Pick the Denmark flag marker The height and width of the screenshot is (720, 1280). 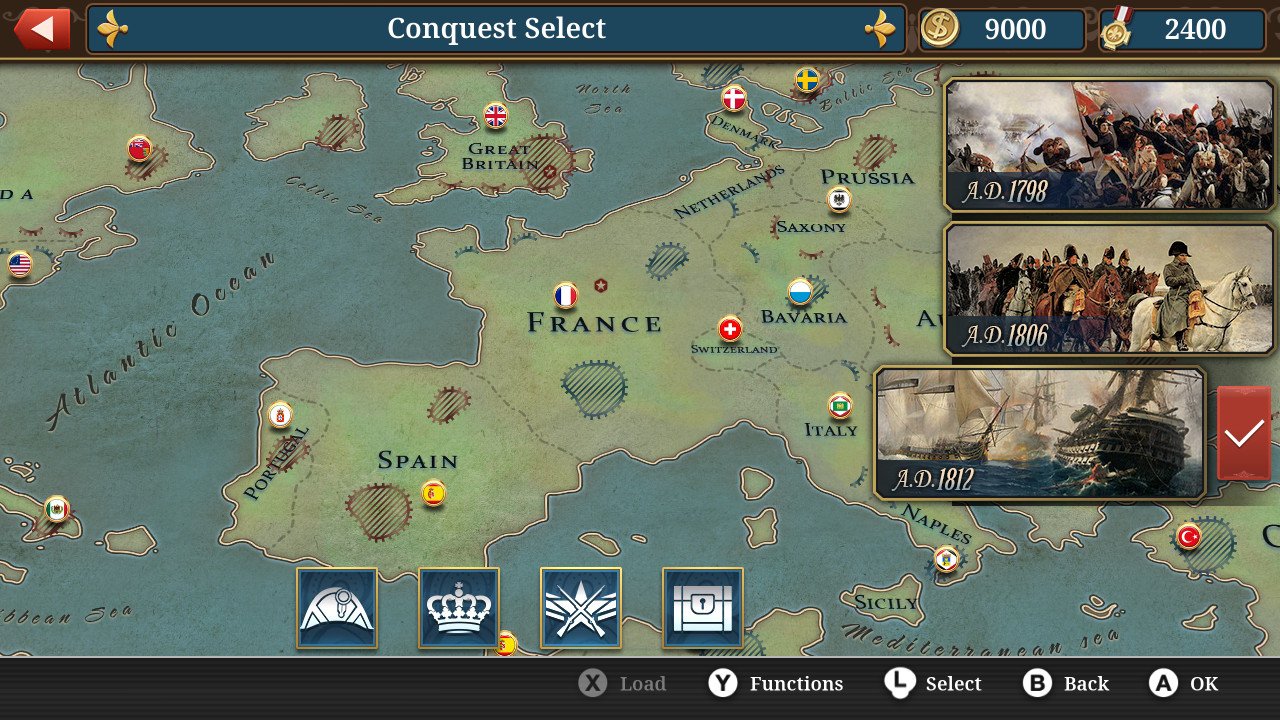734,98
